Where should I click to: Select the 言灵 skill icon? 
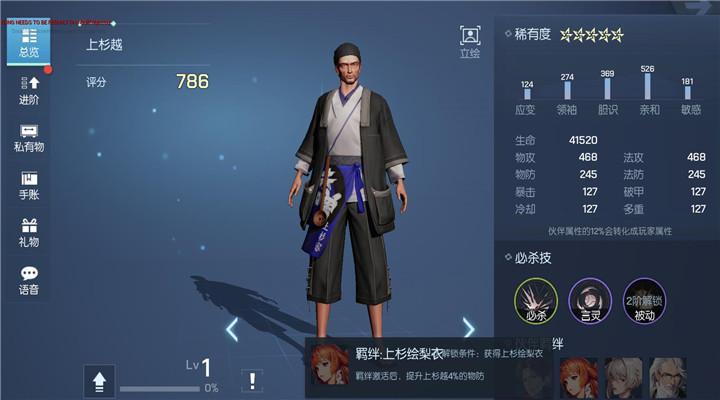click(589, 299)
